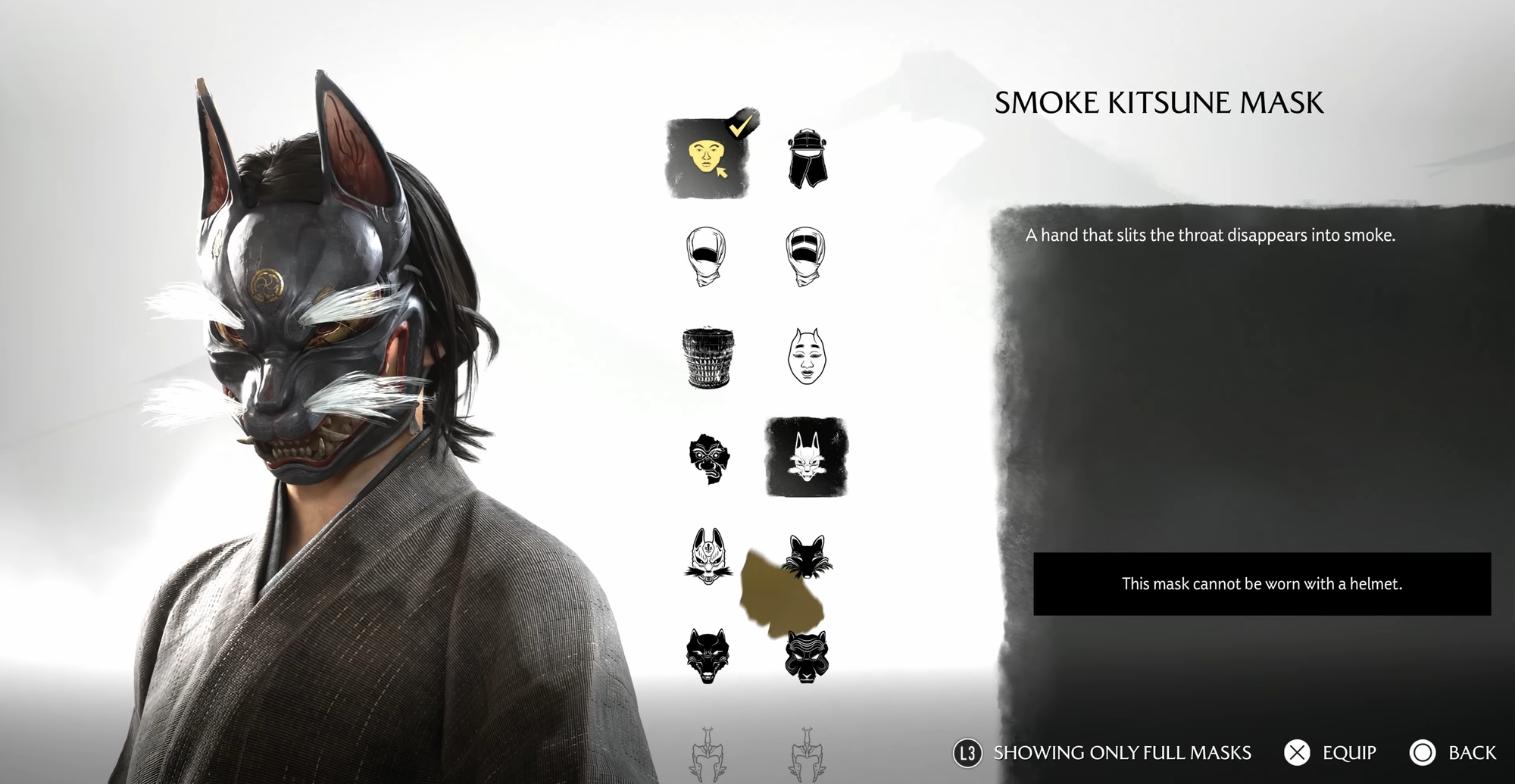
Task: Pick the black snarling wolf mask
Action: point(708,655)
